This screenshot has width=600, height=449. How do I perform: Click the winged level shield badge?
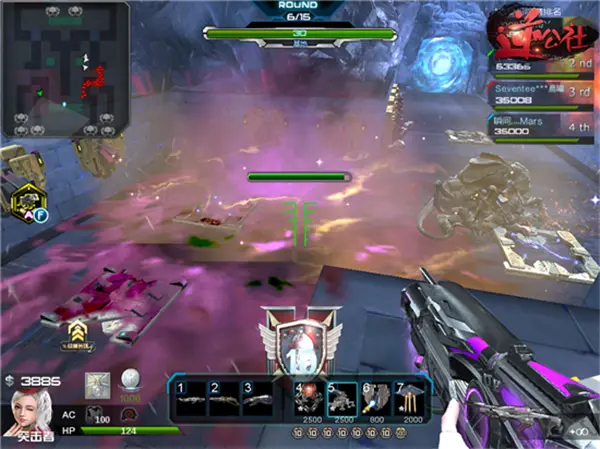[x=301, y=342]
